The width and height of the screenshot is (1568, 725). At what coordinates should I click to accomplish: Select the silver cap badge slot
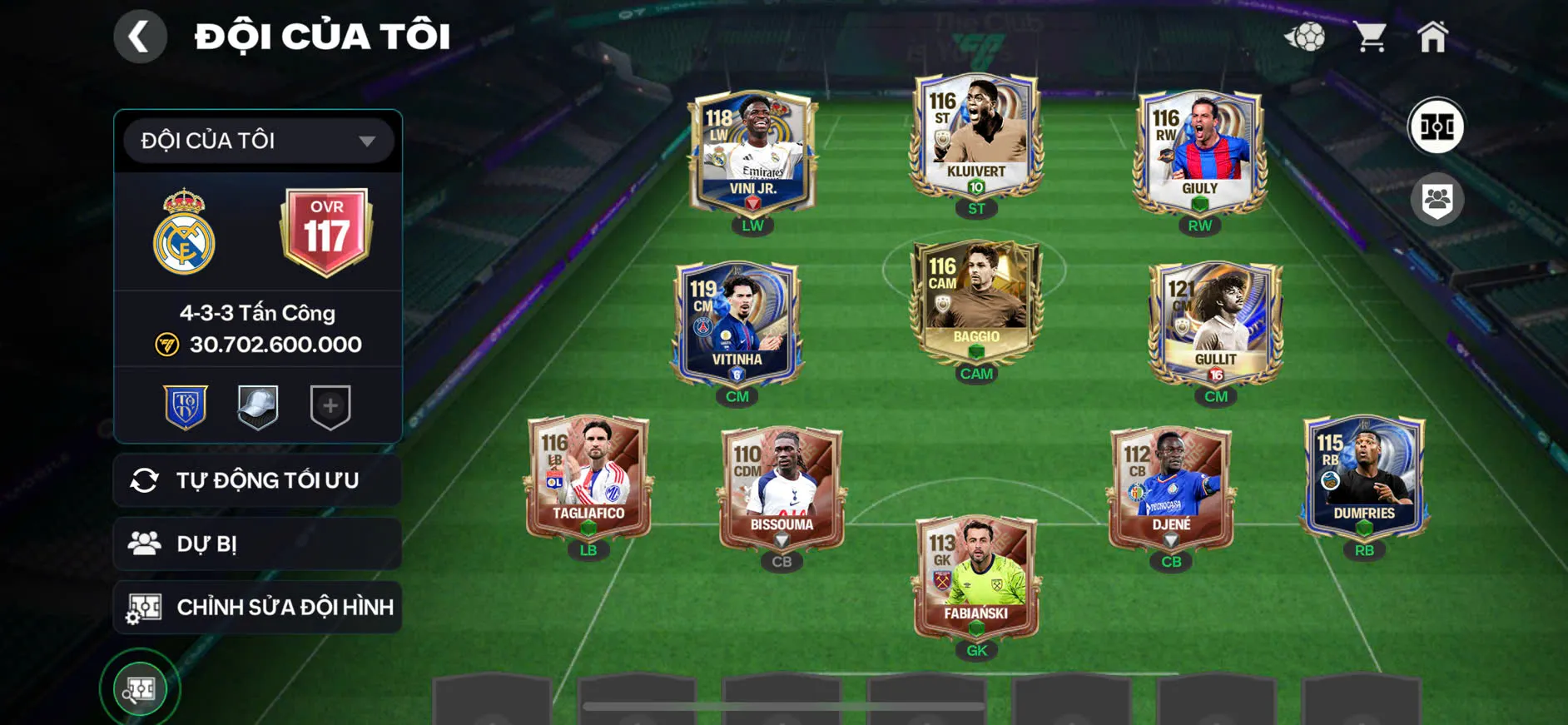(x=258, y=406)
